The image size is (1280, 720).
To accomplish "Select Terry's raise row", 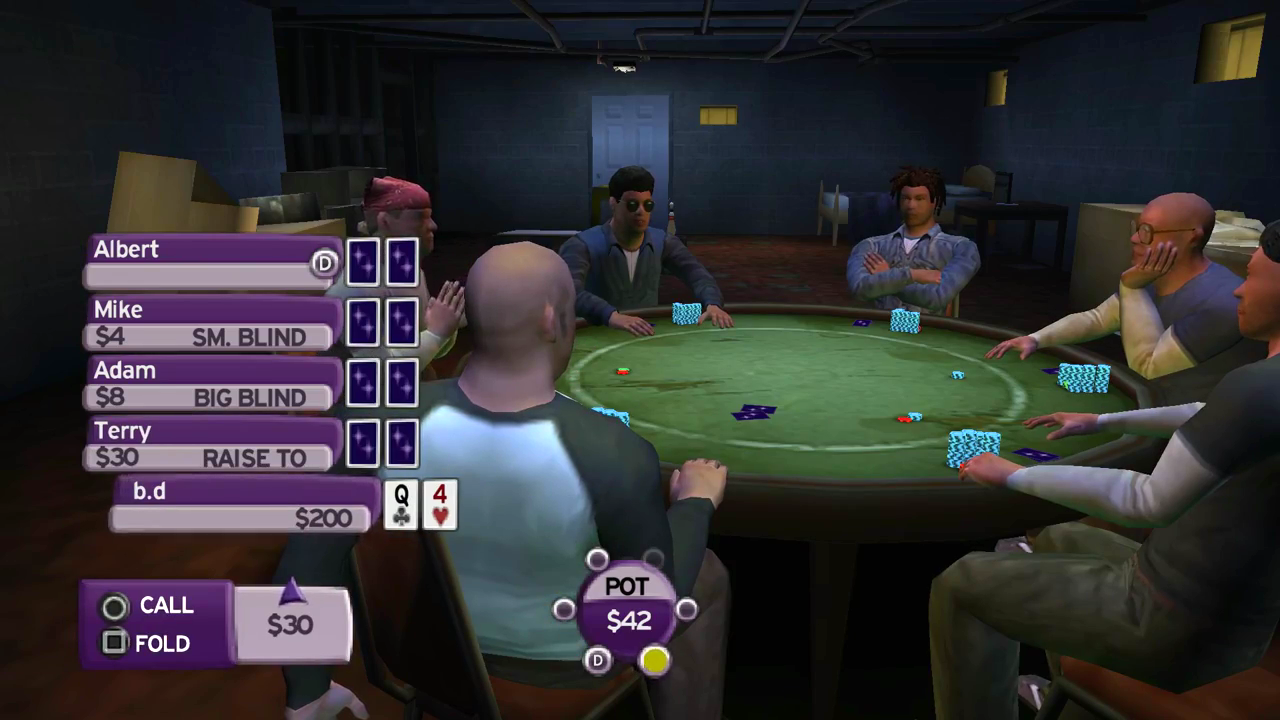I will 213,445.
